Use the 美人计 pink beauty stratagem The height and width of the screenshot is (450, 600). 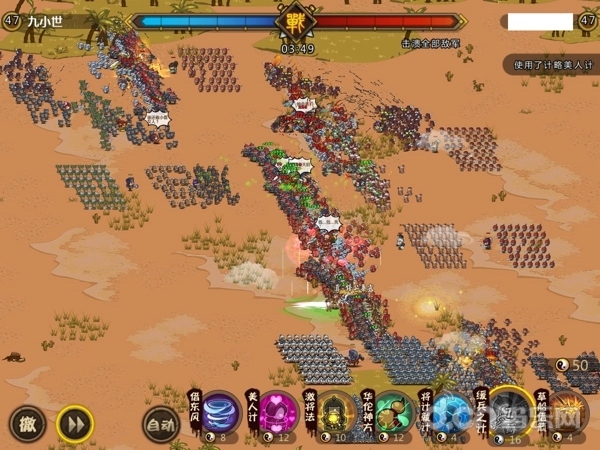277,412
